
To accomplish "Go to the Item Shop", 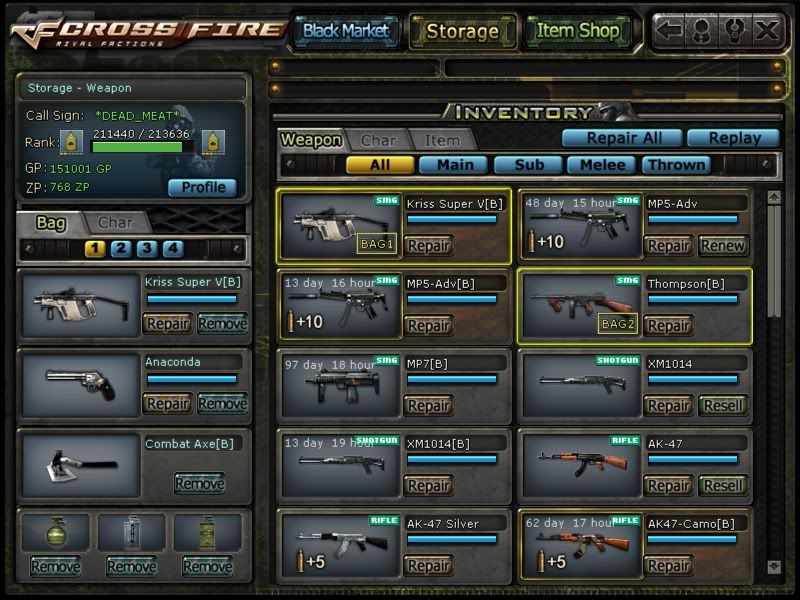I will [578, 31].
